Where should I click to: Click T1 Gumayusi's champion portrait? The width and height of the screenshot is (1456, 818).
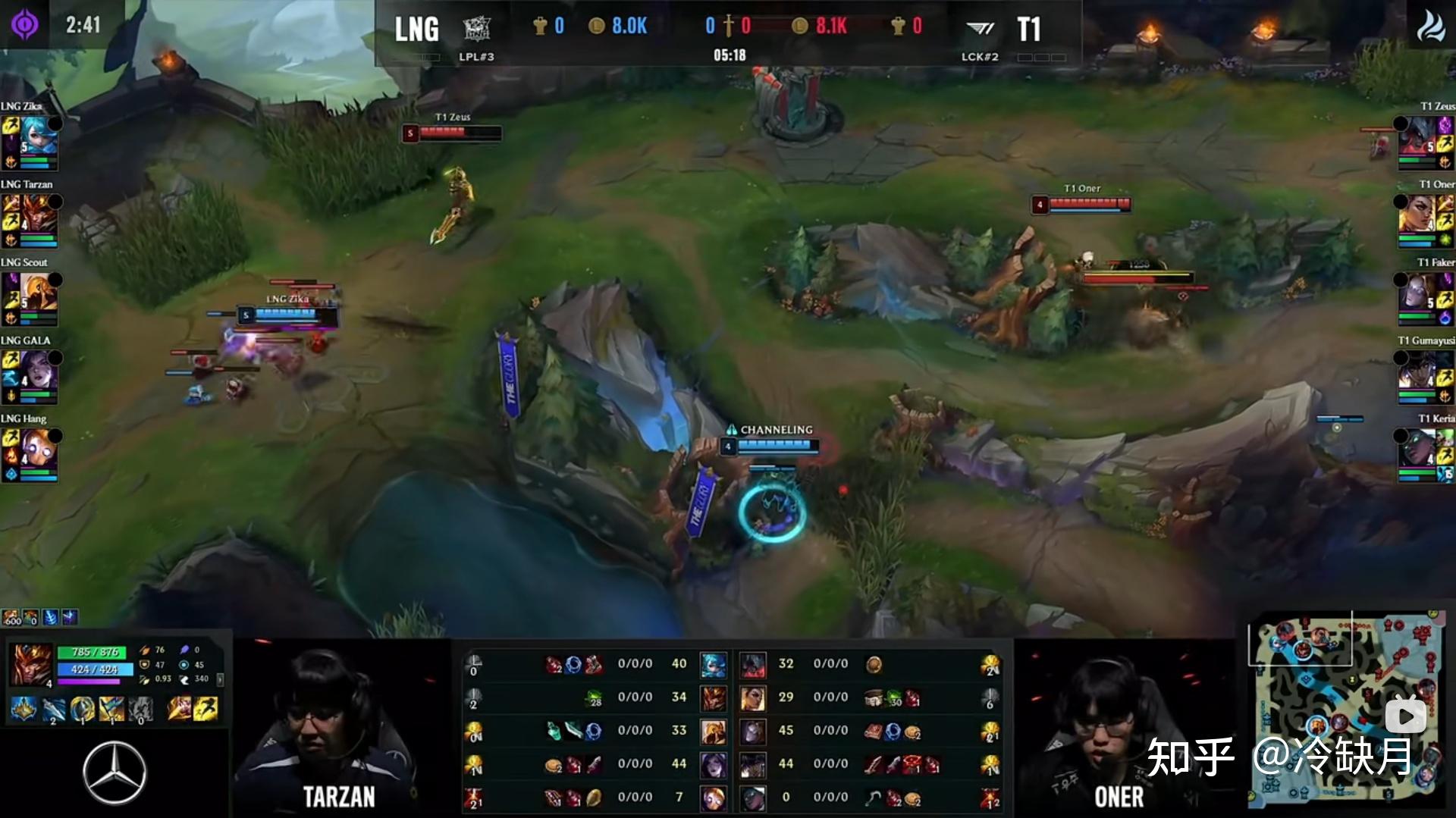1417,370
